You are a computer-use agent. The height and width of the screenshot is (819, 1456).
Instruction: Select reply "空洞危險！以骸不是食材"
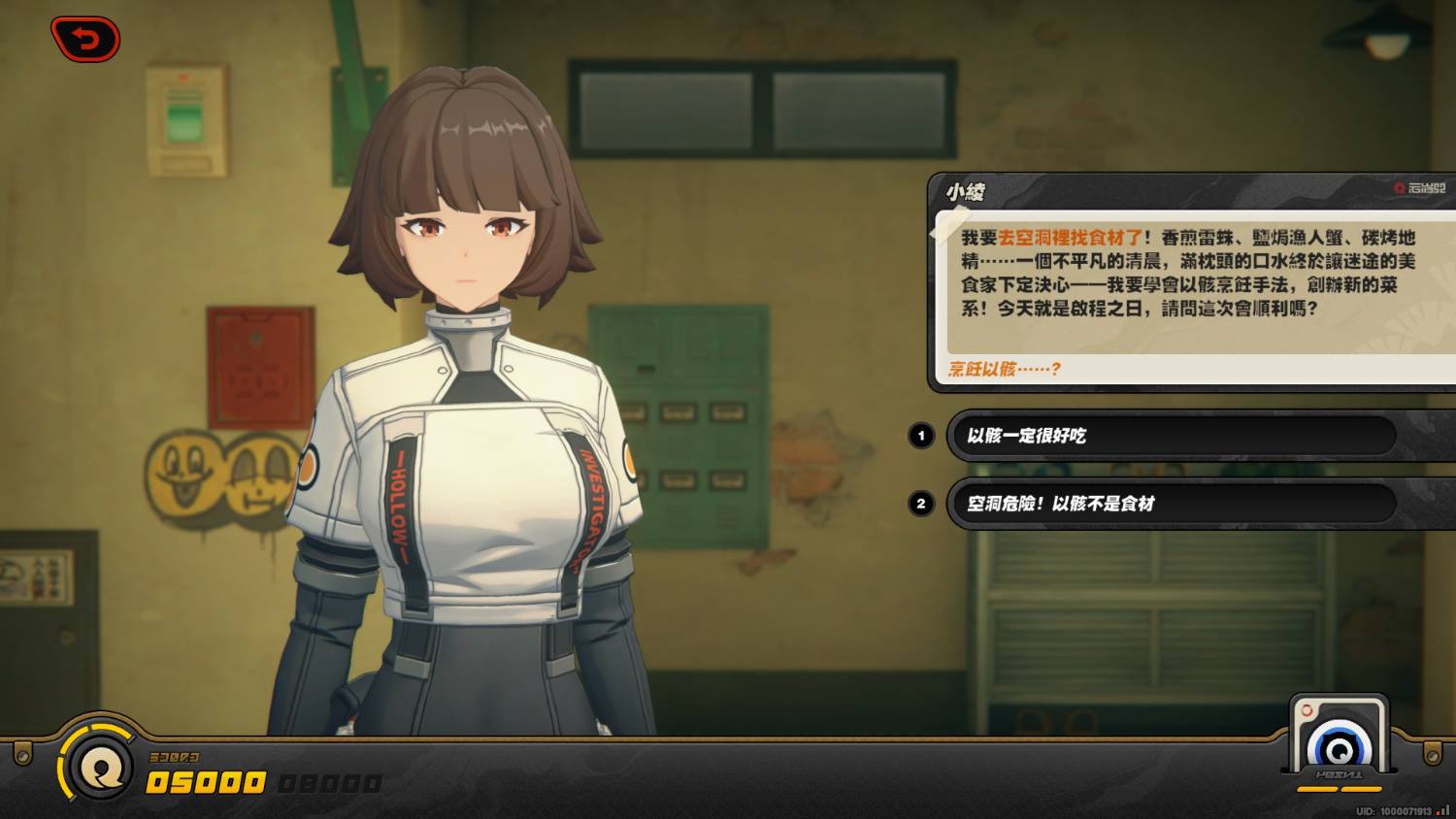click(1170, 504)
